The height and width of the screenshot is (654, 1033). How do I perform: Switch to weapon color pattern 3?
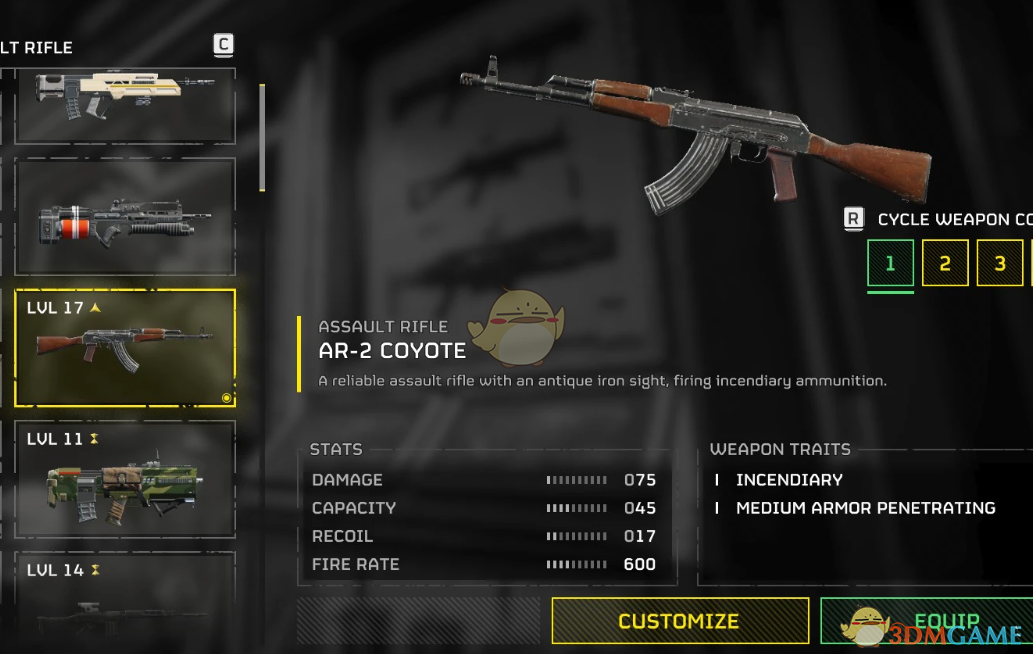(1000, 264)
